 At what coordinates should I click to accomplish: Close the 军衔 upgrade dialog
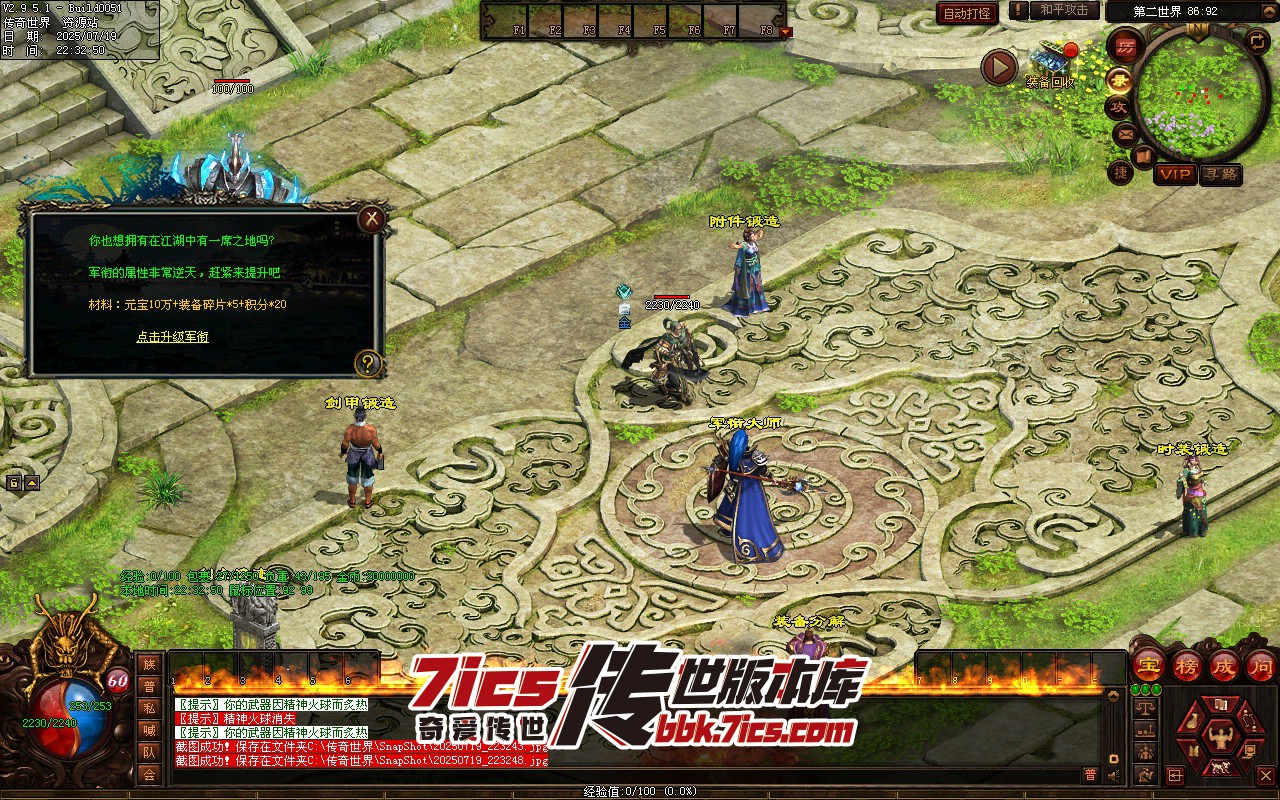[372, 218]
